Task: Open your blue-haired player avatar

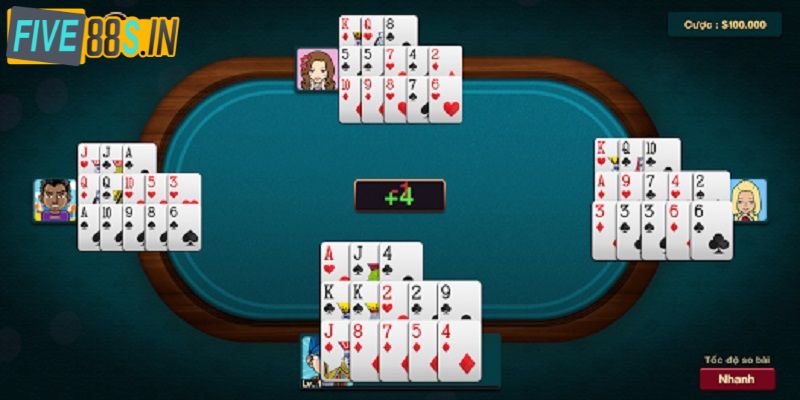Action: coord(311,362)
